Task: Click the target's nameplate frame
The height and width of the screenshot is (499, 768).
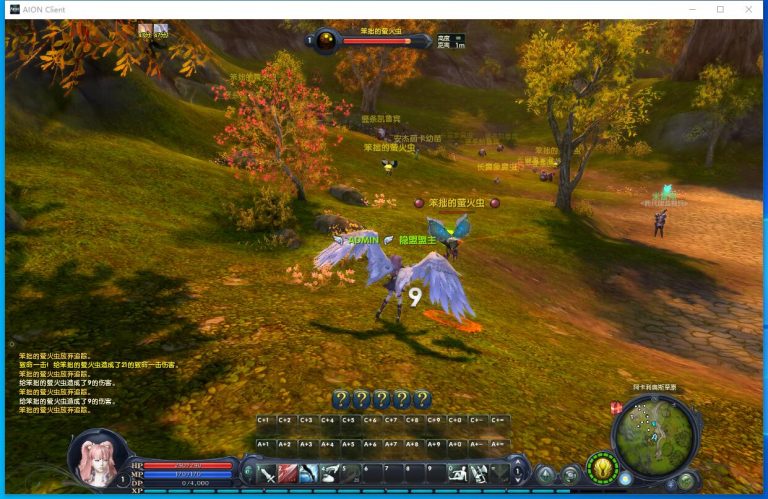Action: tap(370, 40)
